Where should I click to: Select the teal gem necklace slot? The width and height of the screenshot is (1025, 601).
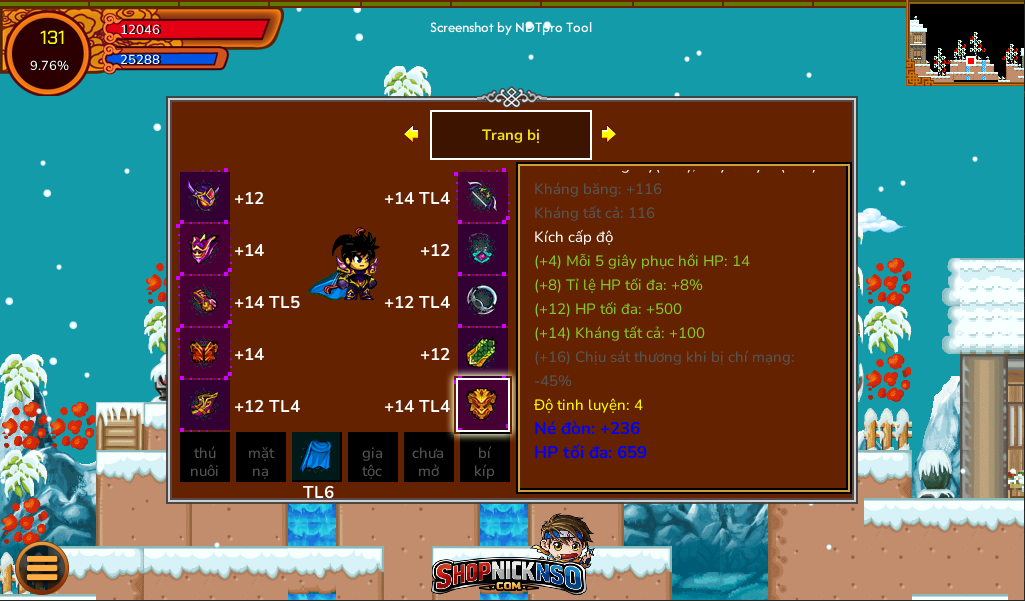click(483, 249)
